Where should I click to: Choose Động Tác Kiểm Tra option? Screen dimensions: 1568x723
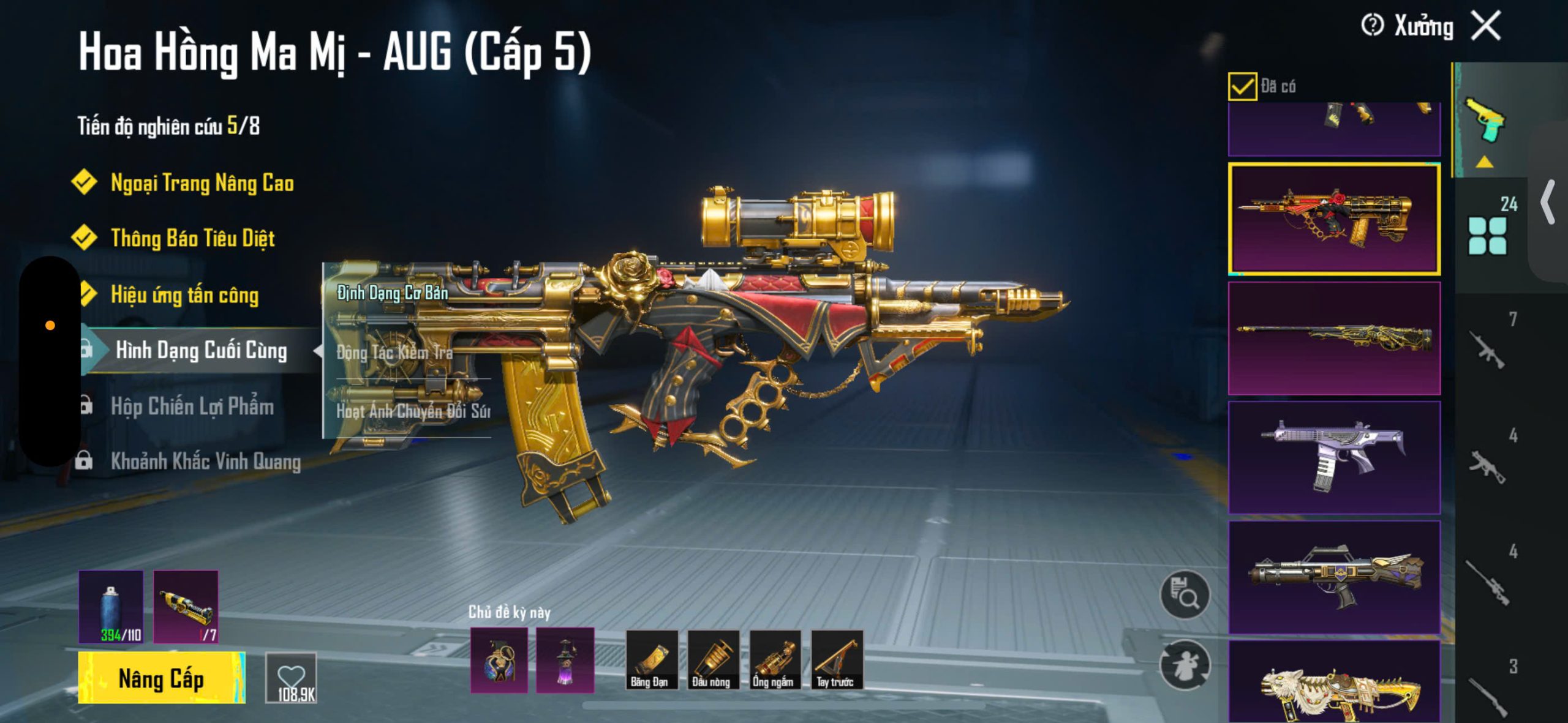395,352
